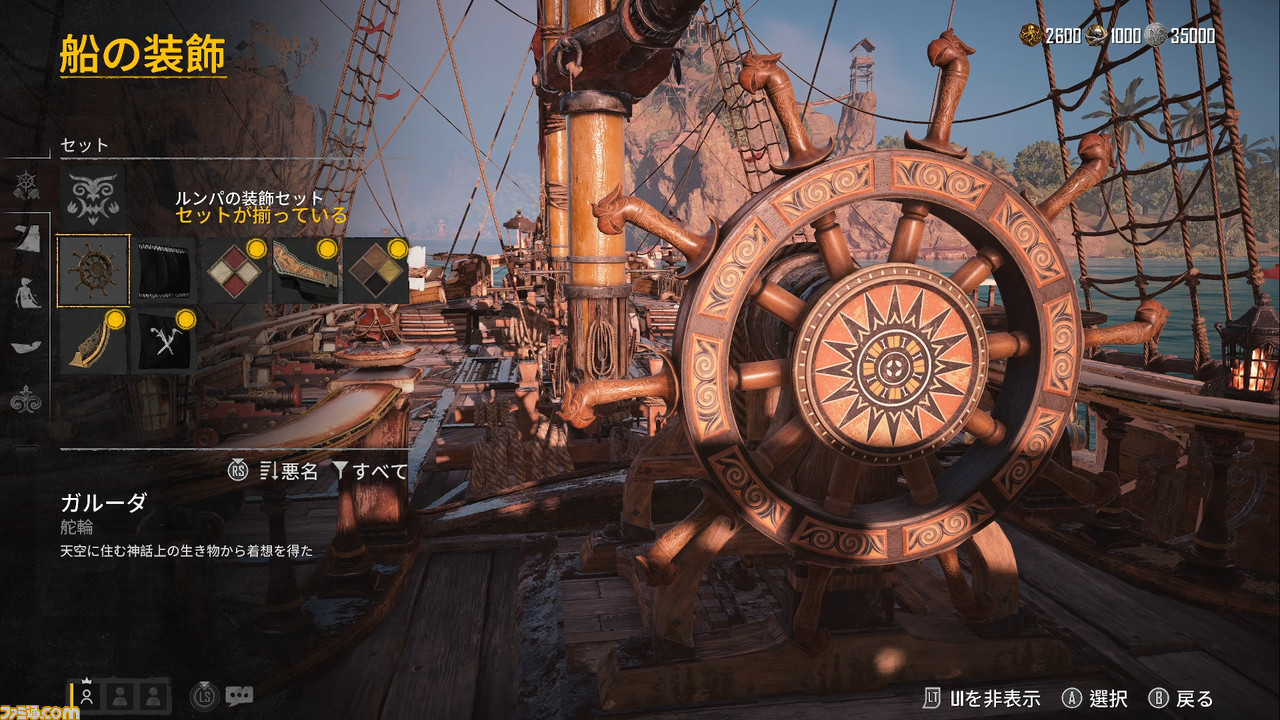Screen dimensions: 1280x720
Task: Open the Rumpa decoration set emblem
Action: (94, 194)
